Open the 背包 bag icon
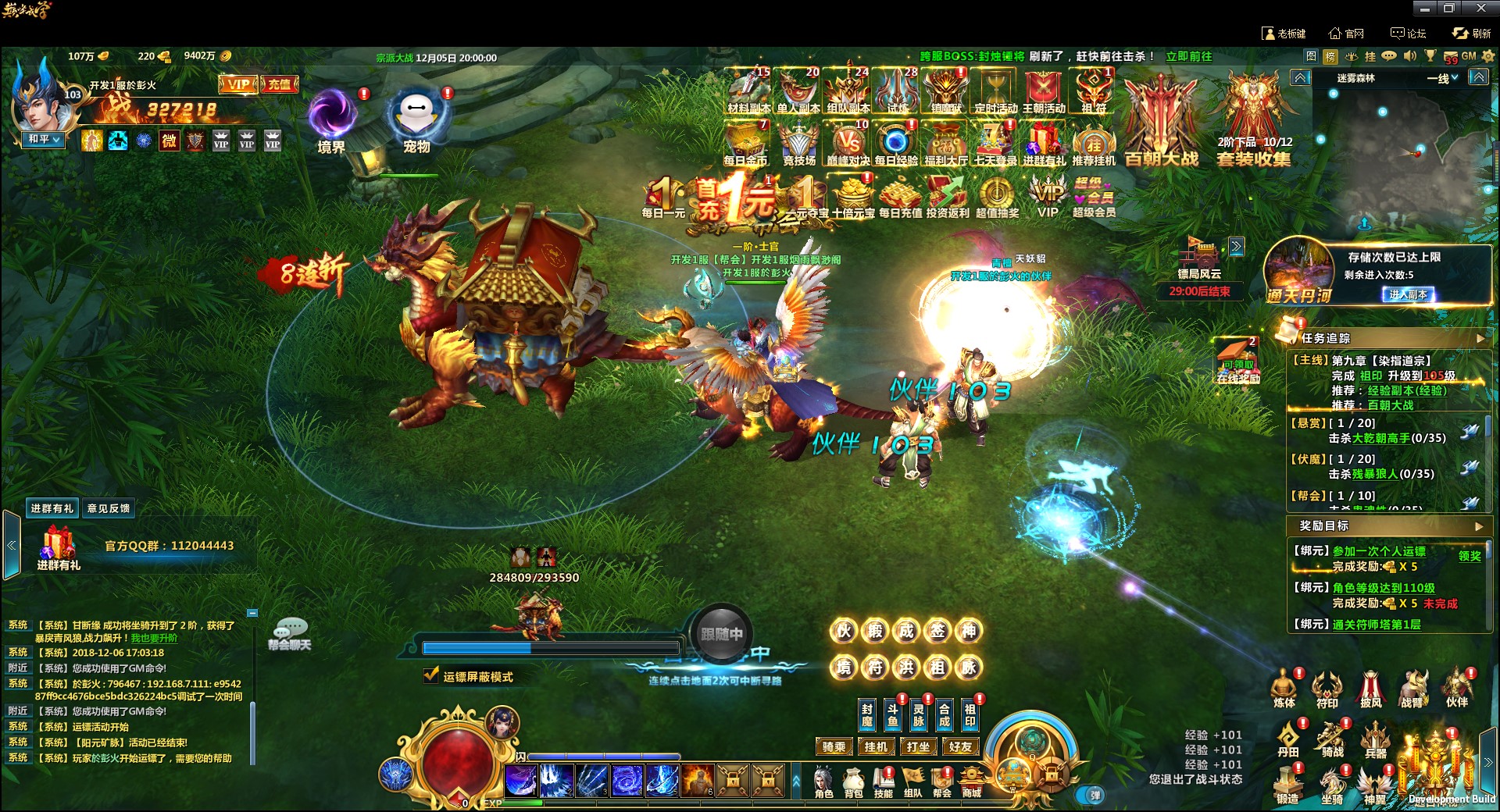Viewport: 1500px width, 812px height. [x=853, y=782]
